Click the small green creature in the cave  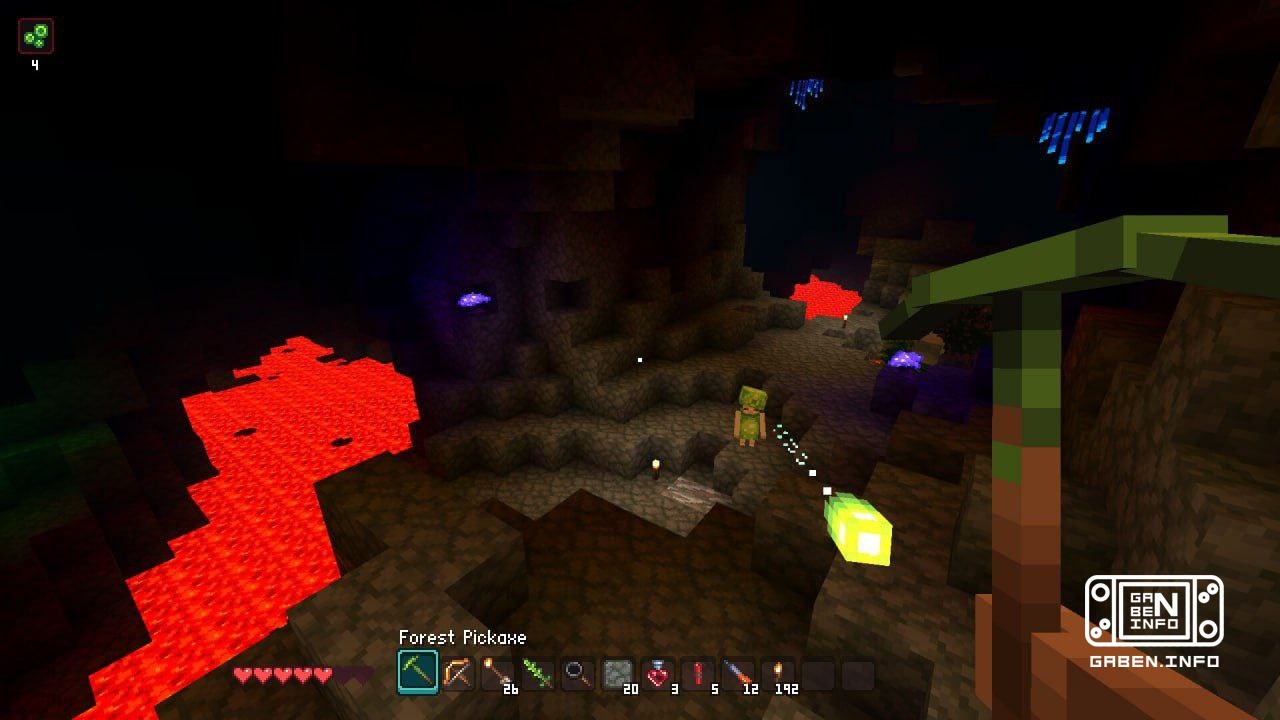(752, 412)
